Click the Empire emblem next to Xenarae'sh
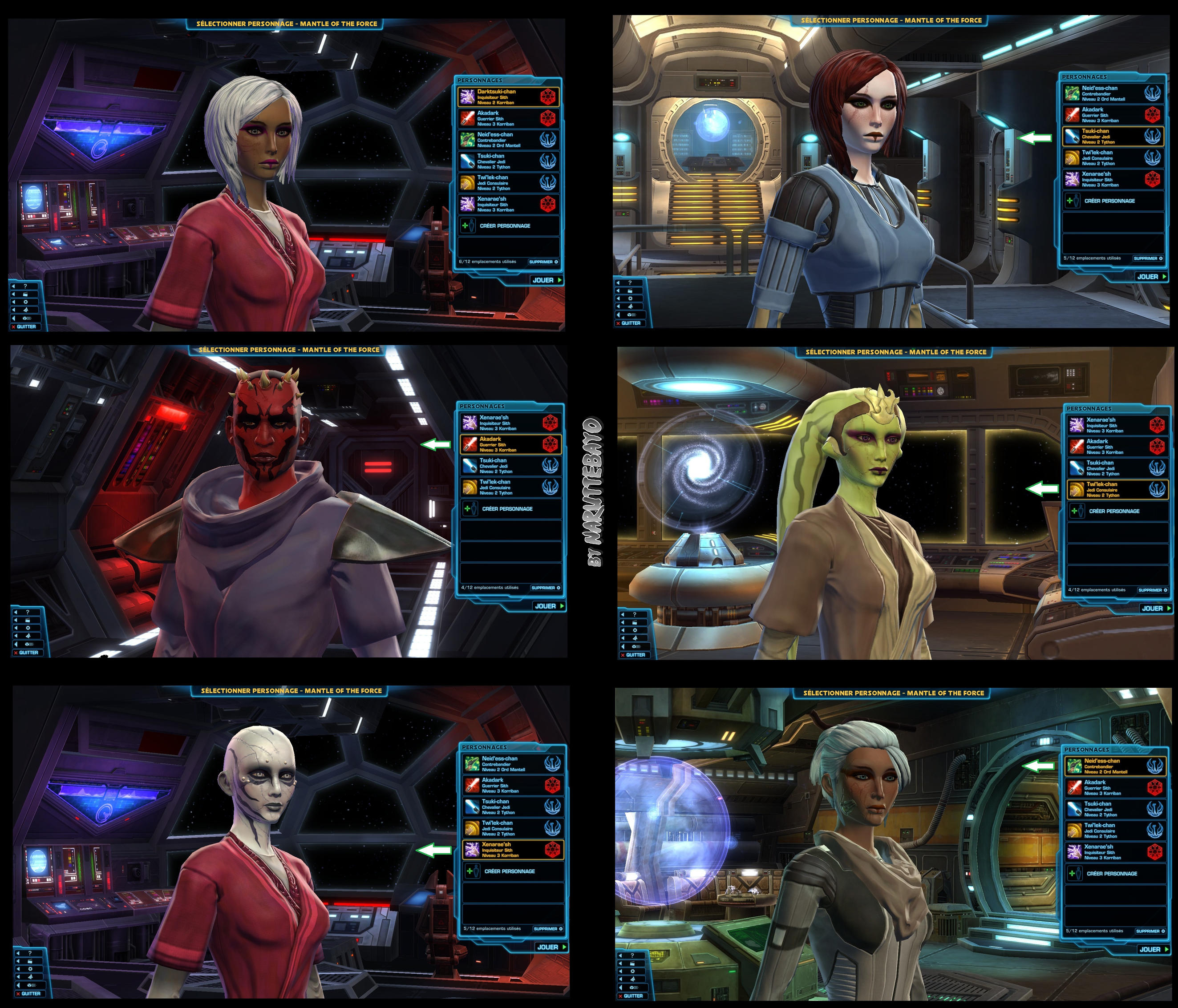The height and width of the screenshot is (1008, 1178). [x=548, y=205]
